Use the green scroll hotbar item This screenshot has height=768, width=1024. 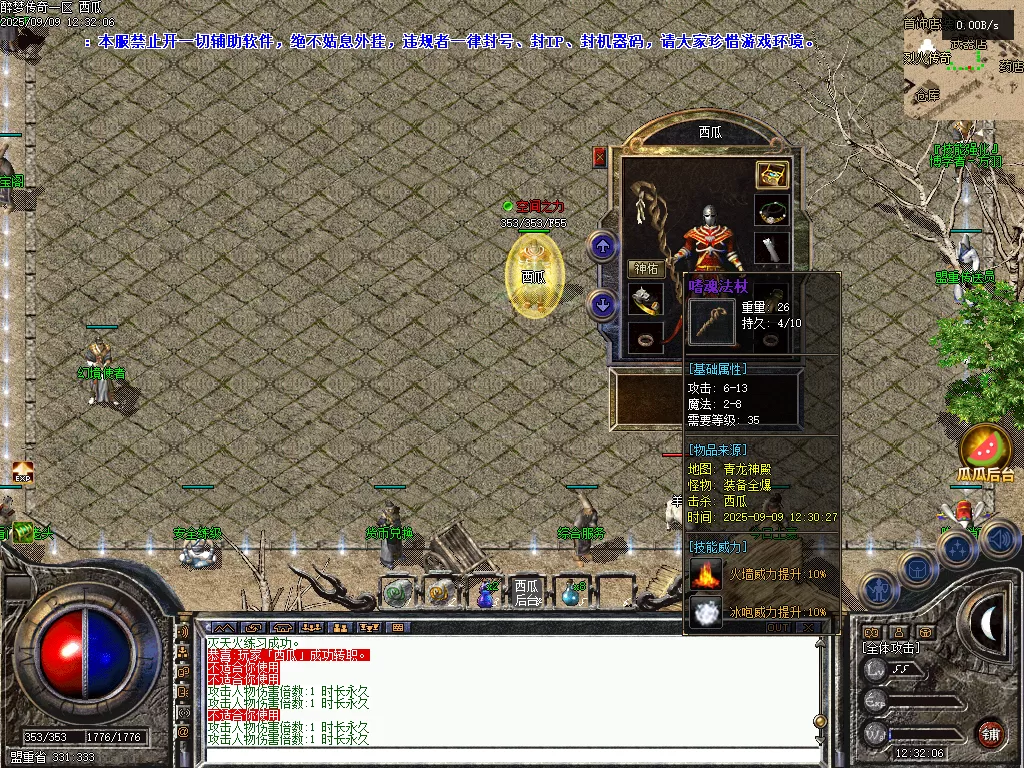pos(398,593)
